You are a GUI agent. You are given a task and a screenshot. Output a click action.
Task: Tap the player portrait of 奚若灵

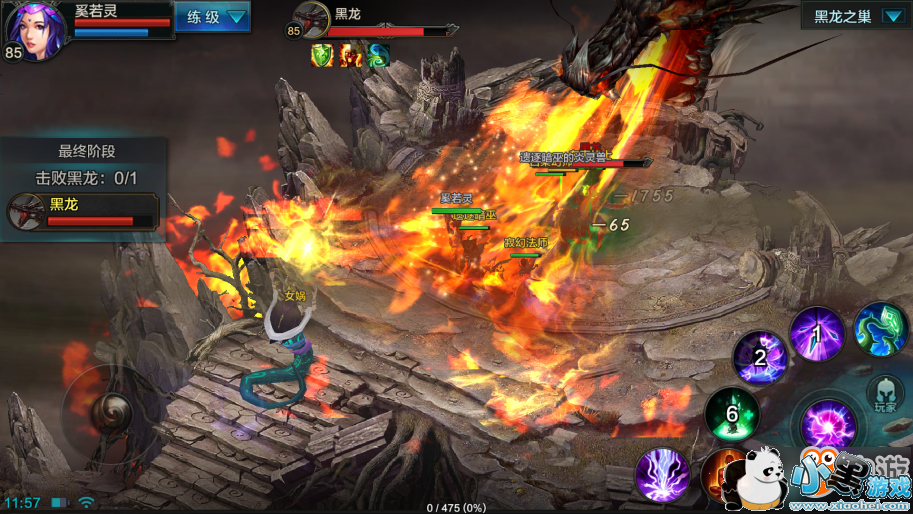click(37, 32)
